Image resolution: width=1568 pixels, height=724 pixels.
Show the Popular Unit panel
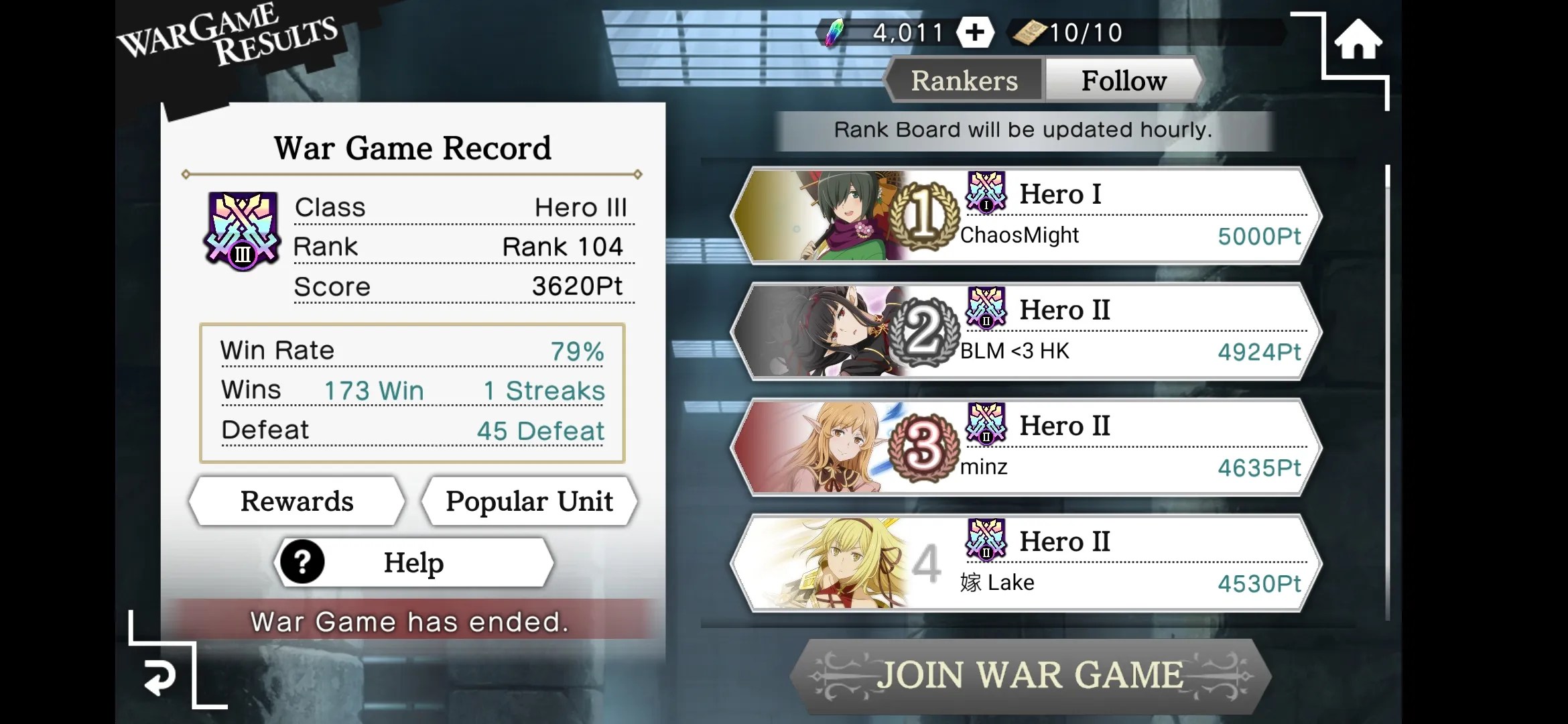(x=529, y=501)
